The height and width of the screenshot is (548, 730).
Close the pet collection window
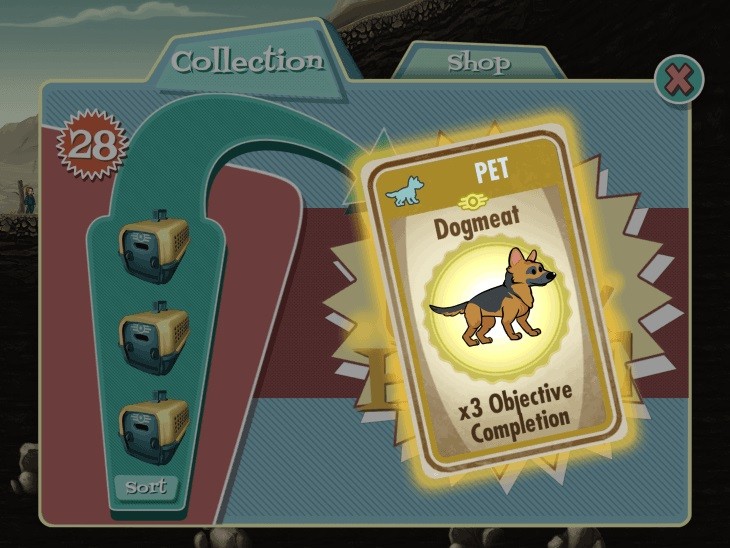tap(678, 81)
